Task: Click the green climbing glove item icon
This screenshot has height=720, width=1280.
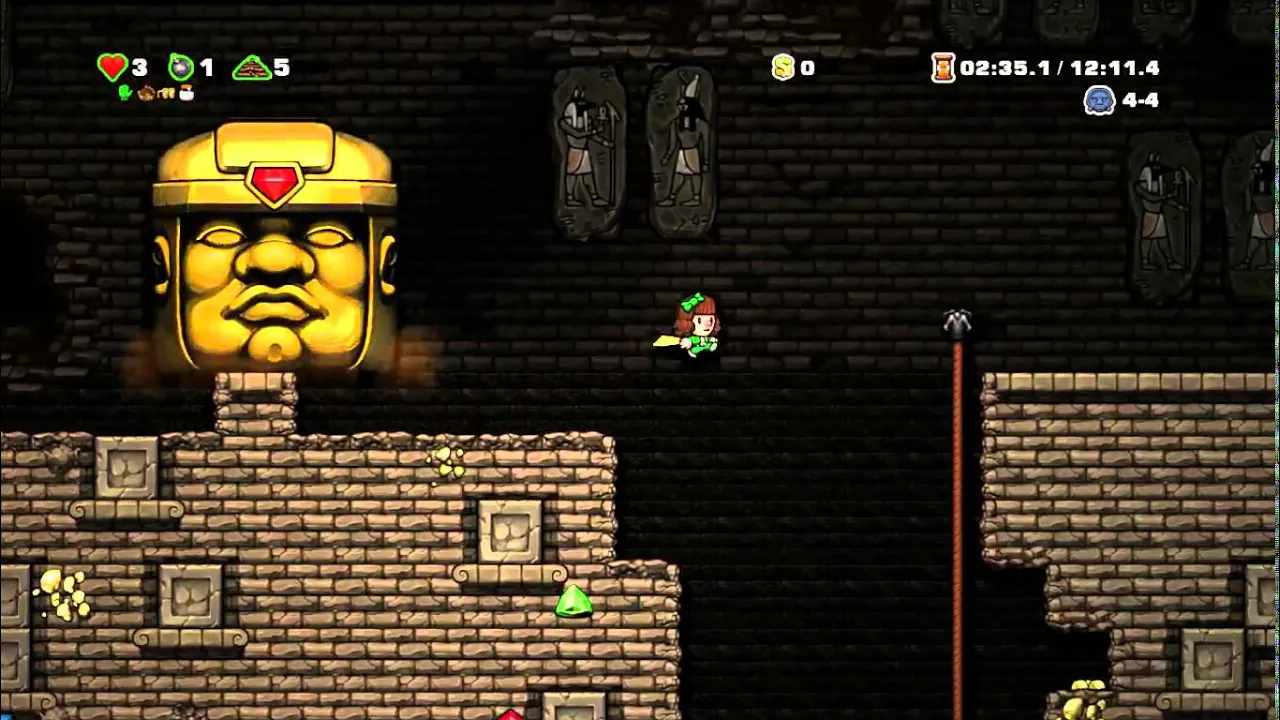Action: coord(125,93)
